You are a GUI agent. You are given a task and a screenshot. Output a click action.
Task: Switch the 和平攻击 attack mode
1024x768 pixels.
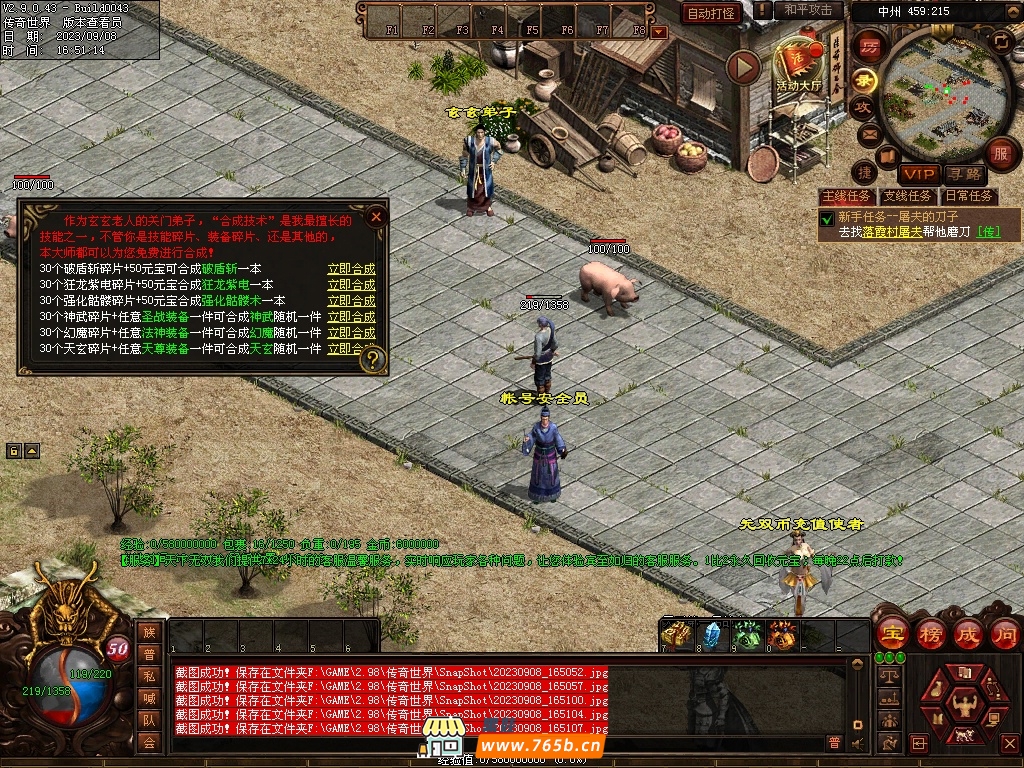808,10
